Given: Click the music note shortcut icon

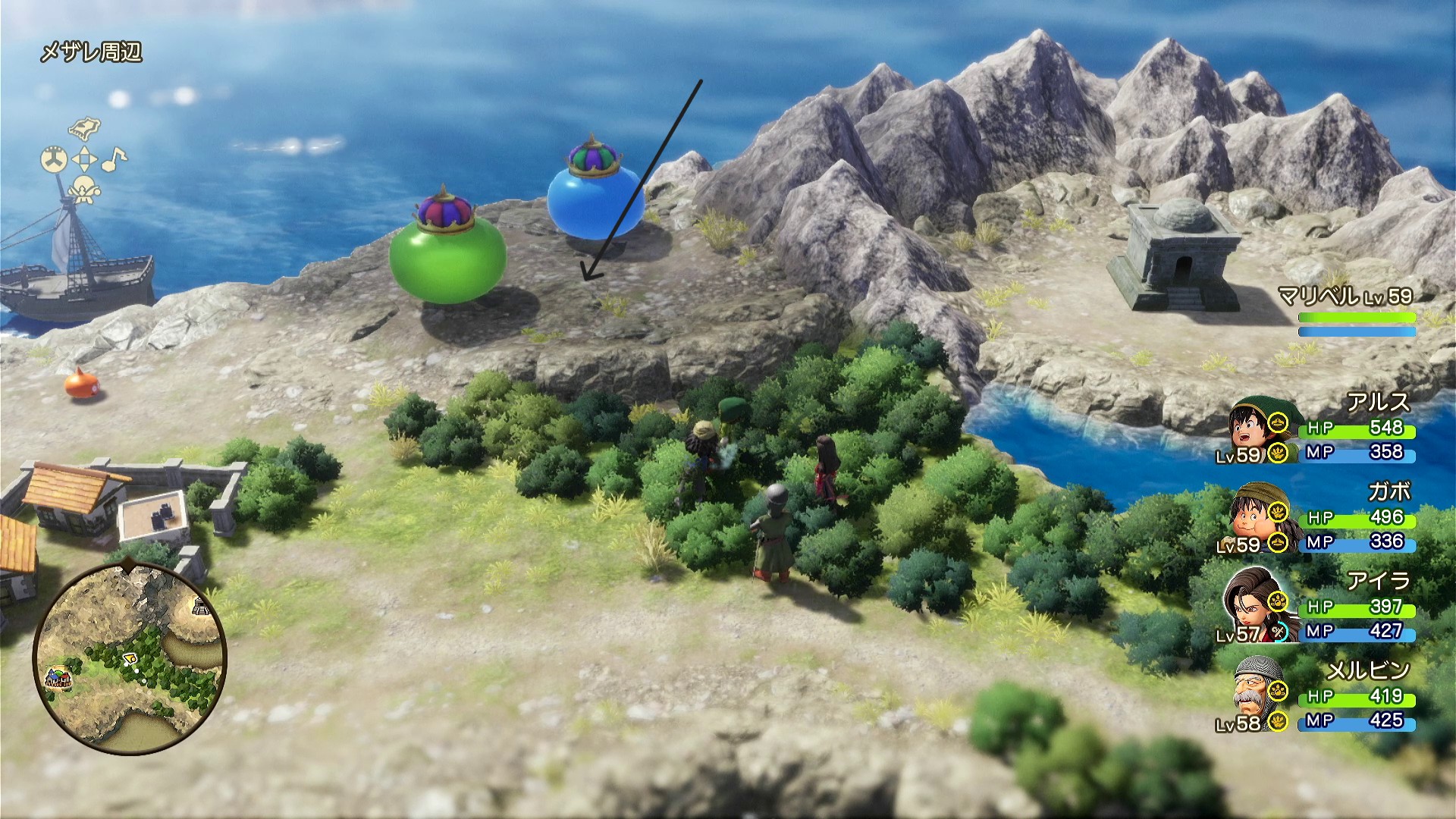Looking at the screenshot, I should [115, 158].
